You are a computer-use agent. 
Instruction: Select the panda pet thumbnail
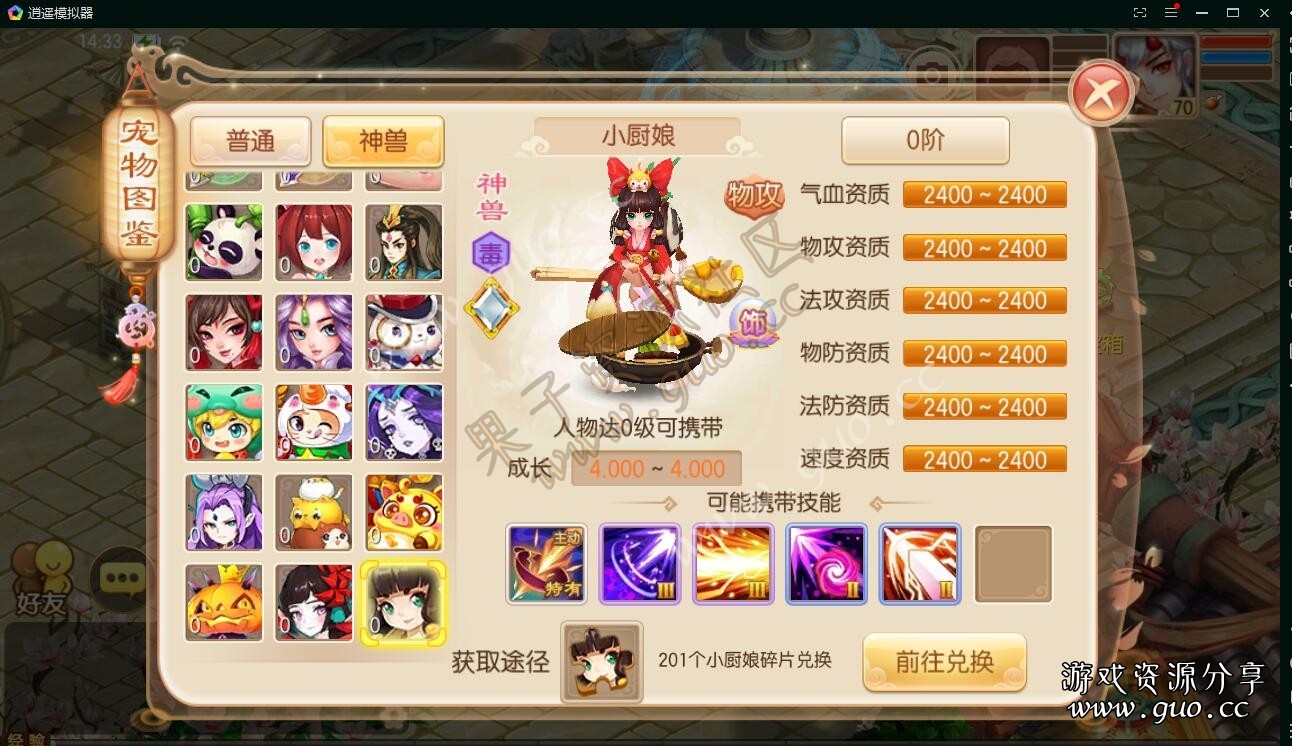(223, 242)
